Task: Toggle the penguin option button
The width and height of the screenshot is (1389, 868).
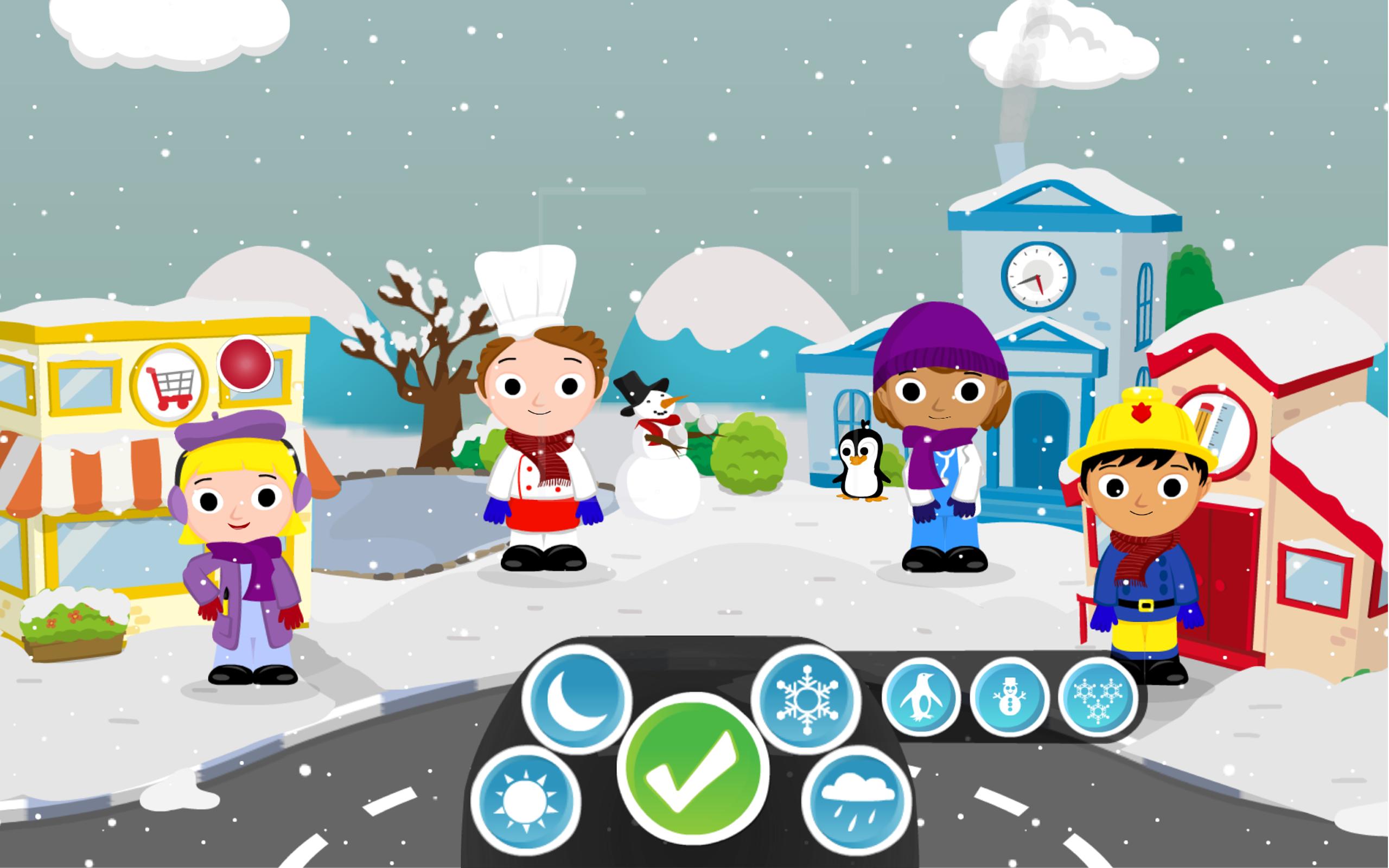Action: pos(921,698)
